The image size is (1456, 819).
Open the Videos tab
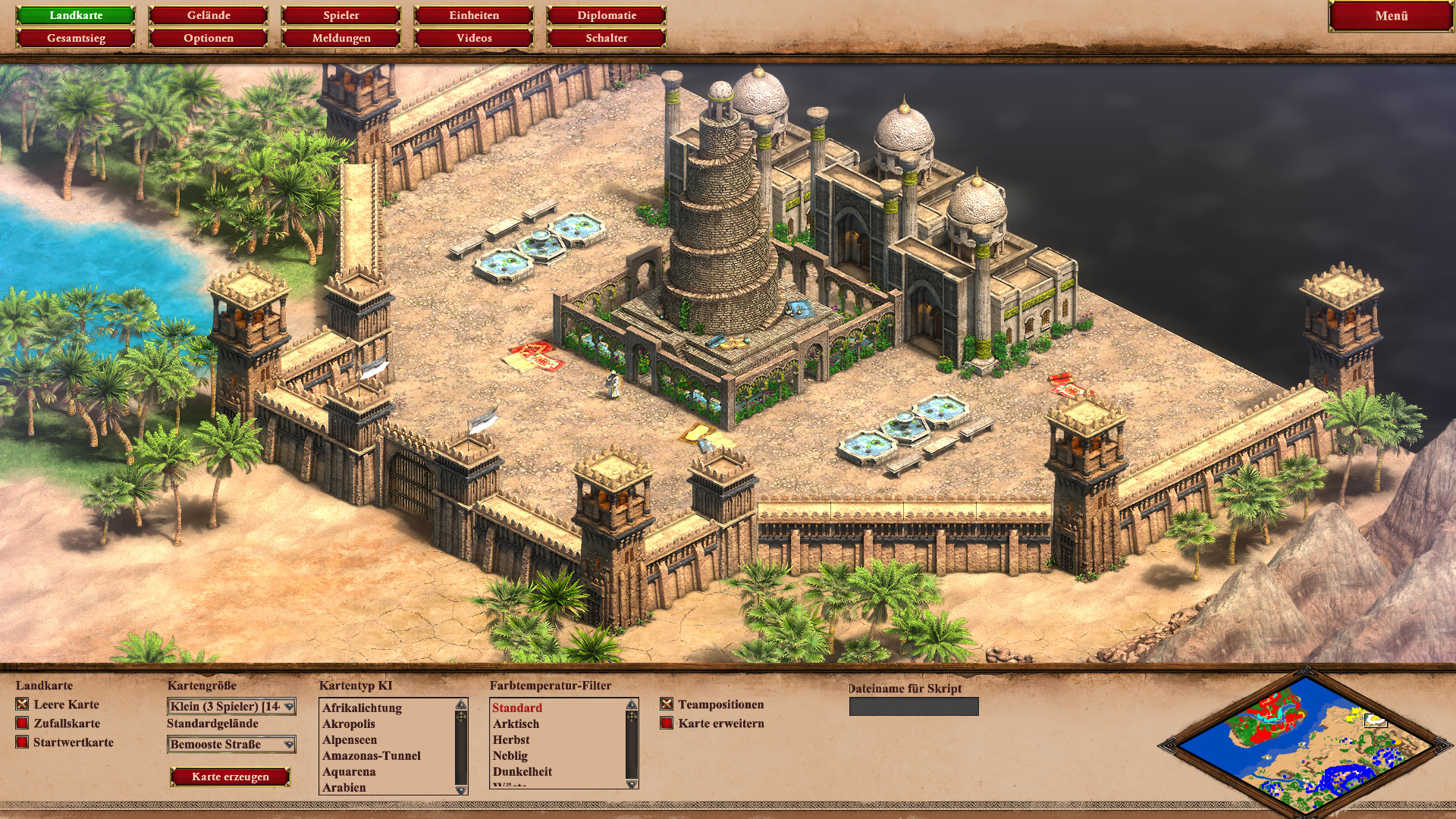point(474,38)
